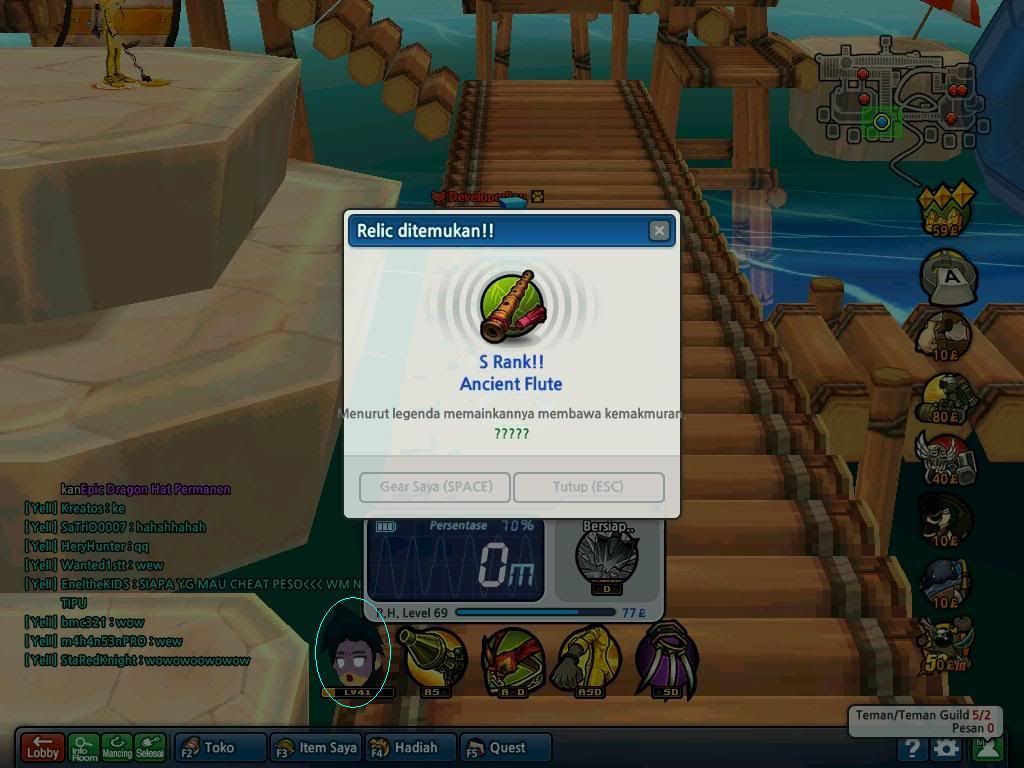Return to the Lobby
This screenshot has height=768, width=1024.
(42, 747)
